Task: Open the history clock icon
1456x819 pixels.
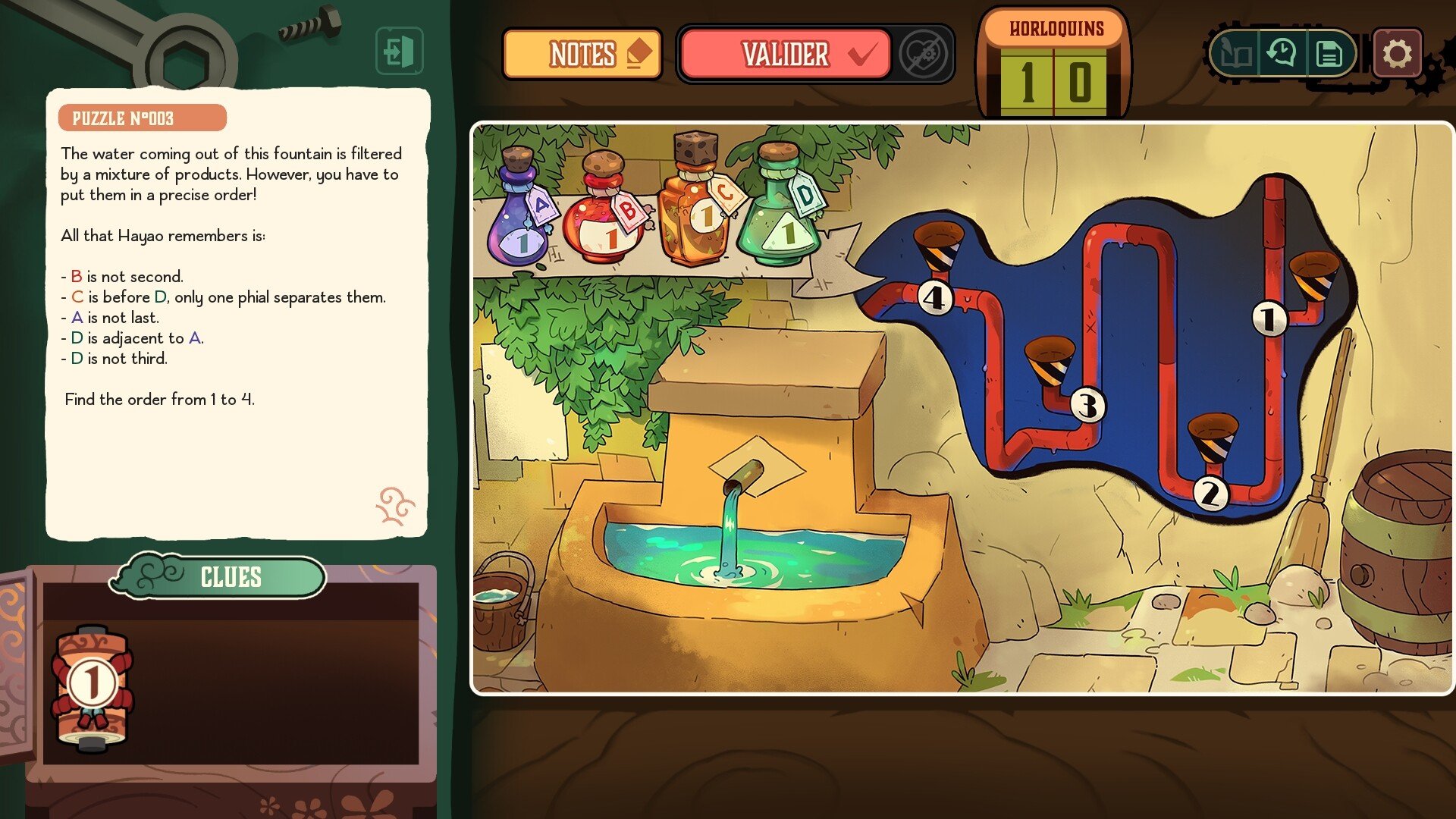Action: 1282,54
